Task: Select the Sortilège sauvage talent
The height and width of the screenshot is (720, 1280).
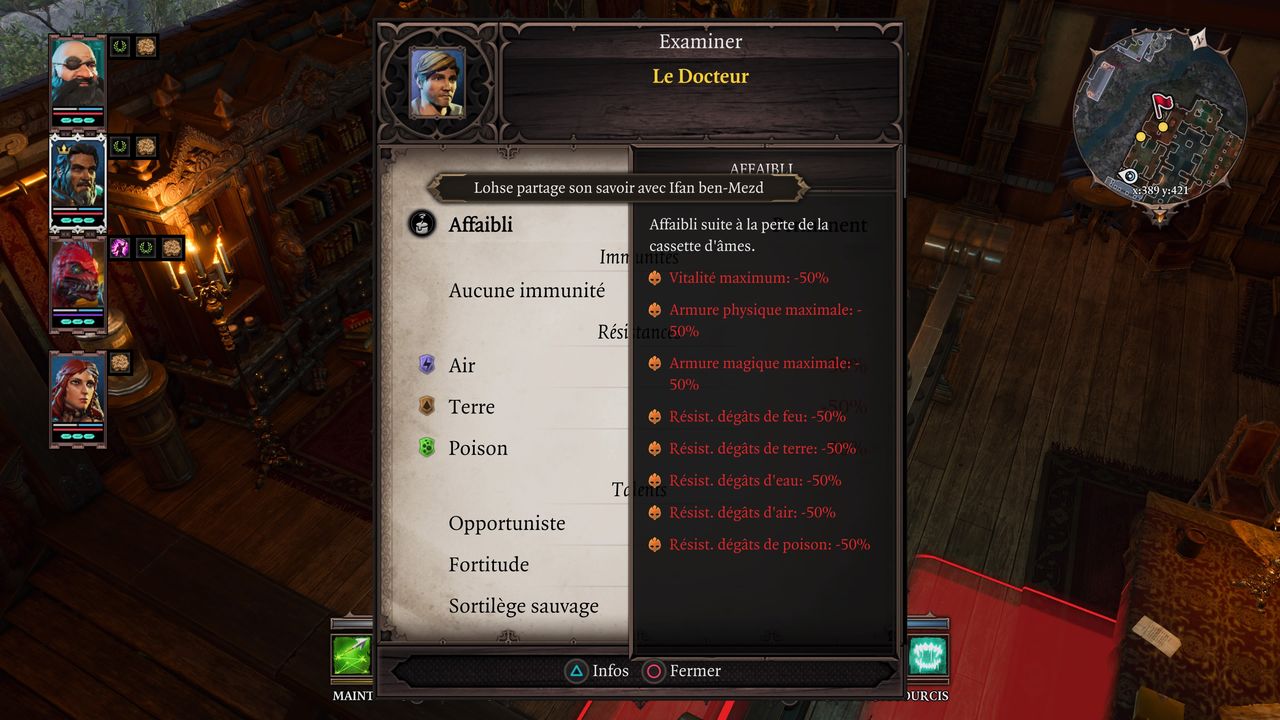Action: pos(523,606)
